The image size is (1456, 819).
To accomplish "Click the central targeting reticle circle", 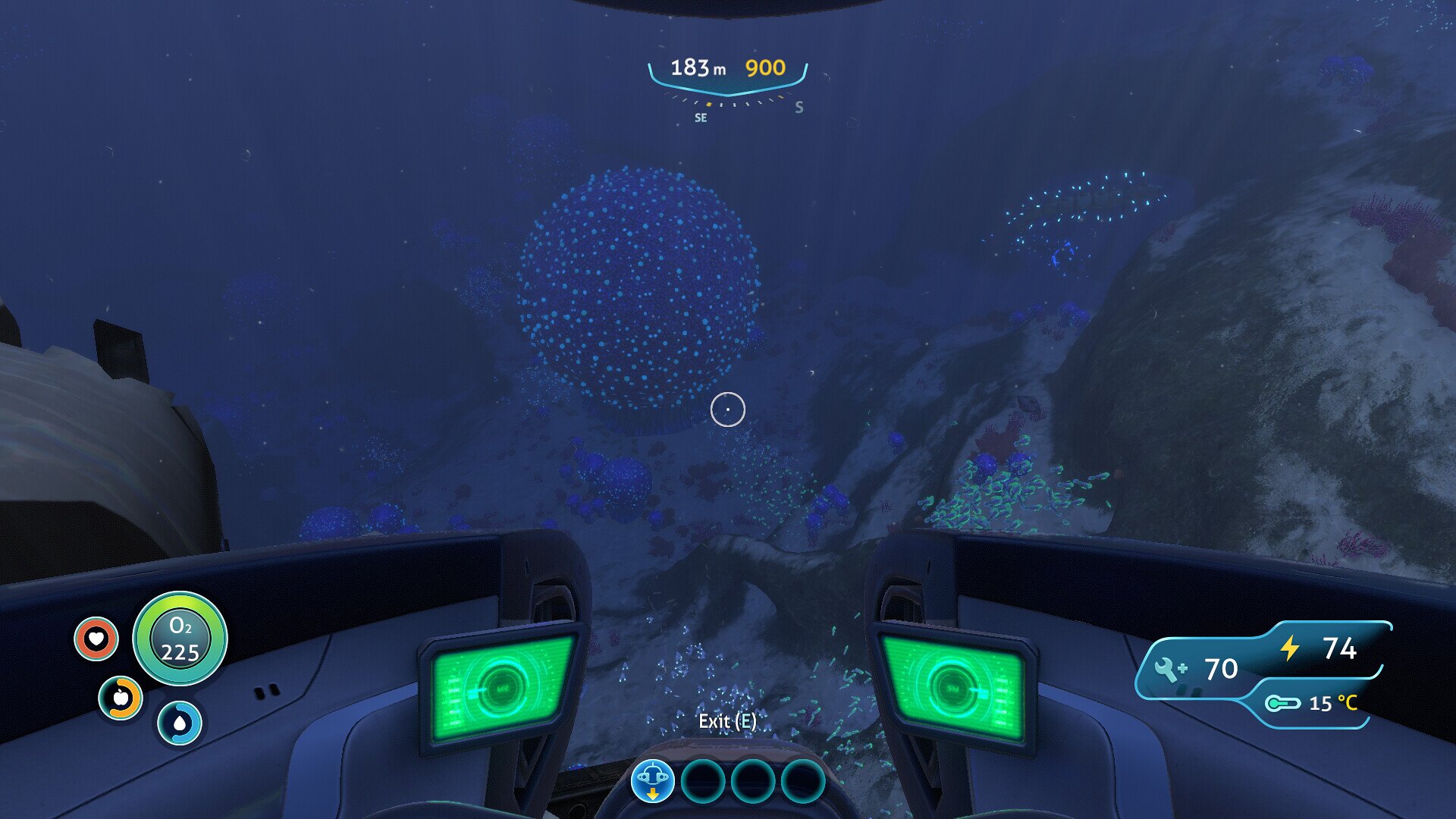I will (x=728, y=409).
